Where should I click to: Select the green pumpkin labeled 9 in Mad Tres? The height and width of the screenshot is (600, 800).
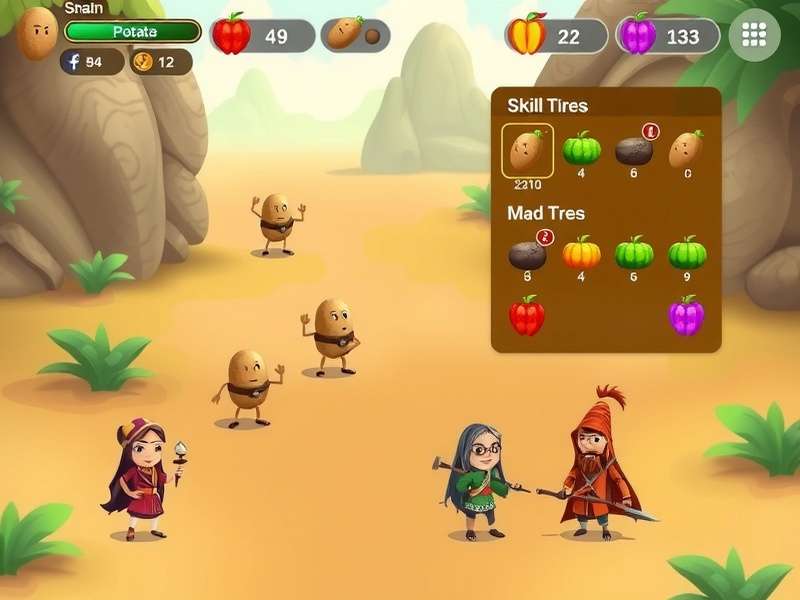687,253
